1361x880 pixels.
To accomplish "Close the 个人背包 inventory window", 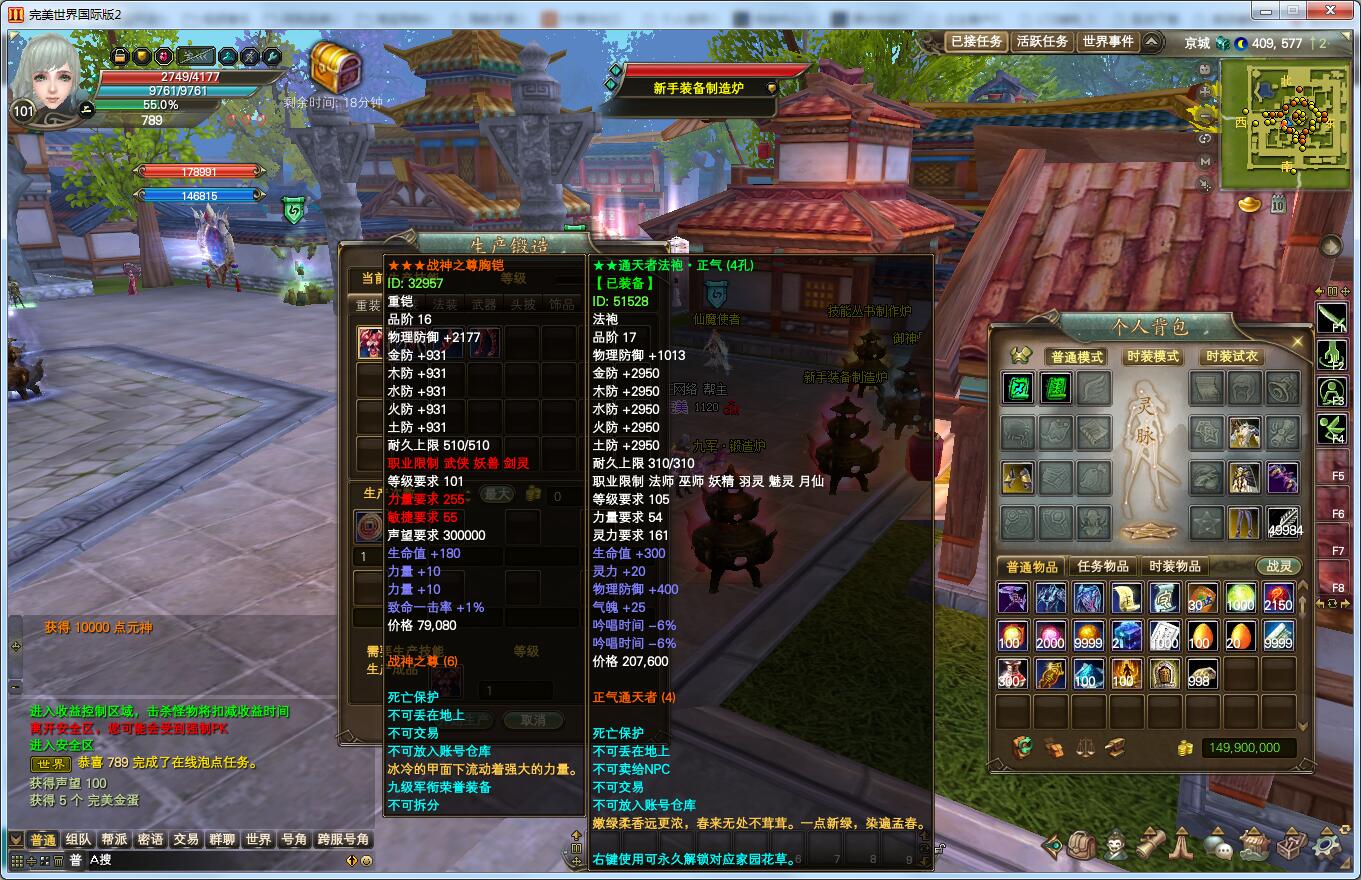I will (x=1298, y=342).
